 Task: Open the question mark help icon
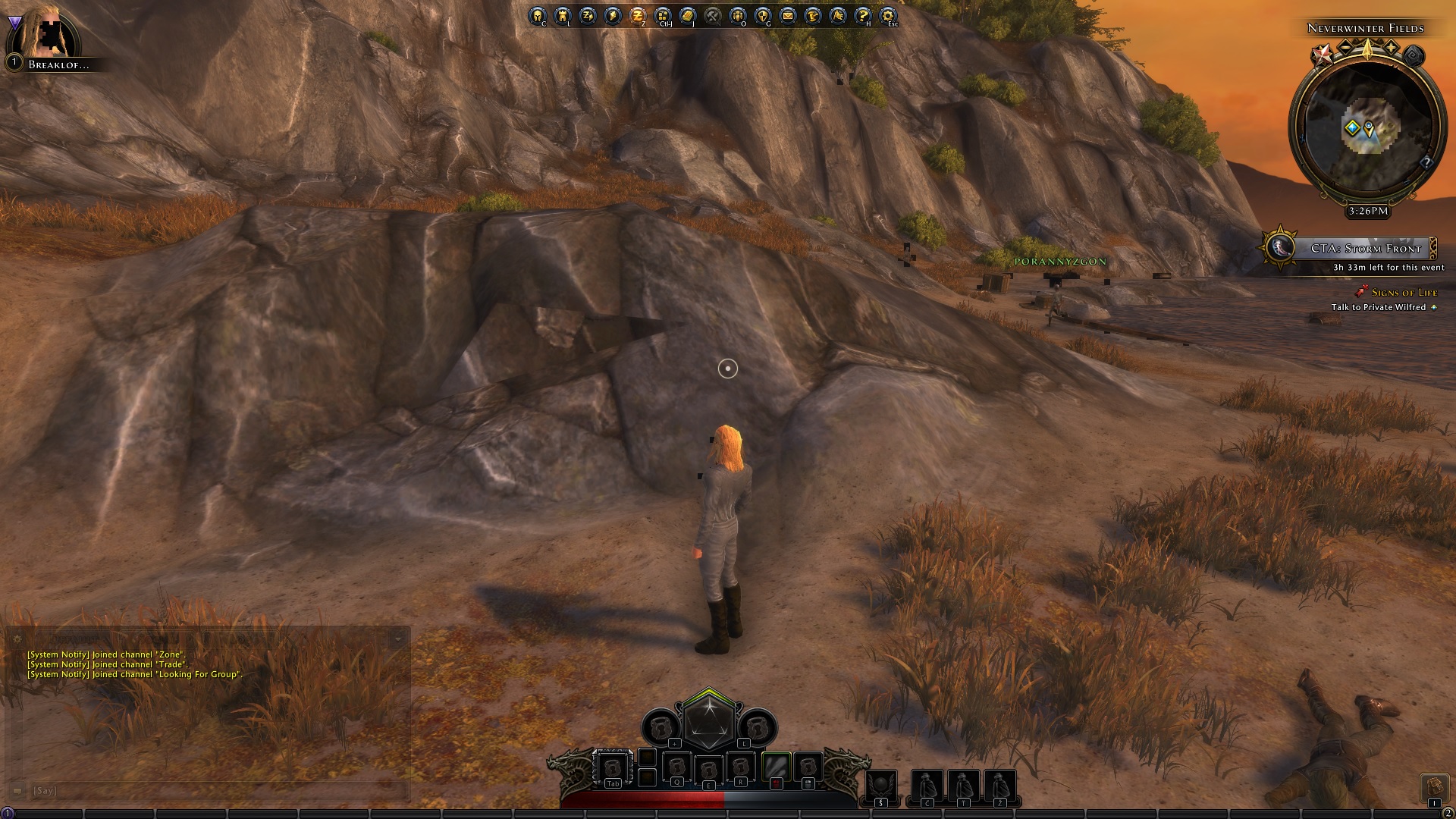(x=863, y=16)
